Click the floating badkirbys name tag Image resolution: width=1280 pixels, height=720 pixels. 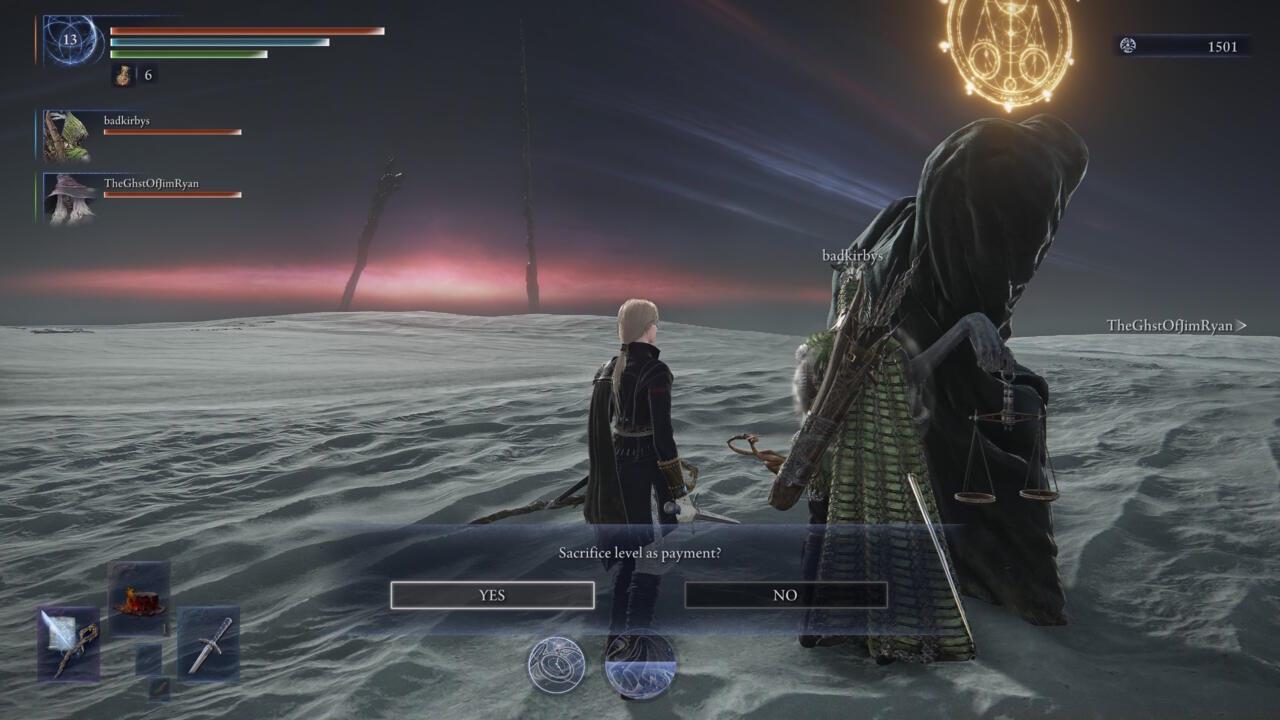[852, 254]
